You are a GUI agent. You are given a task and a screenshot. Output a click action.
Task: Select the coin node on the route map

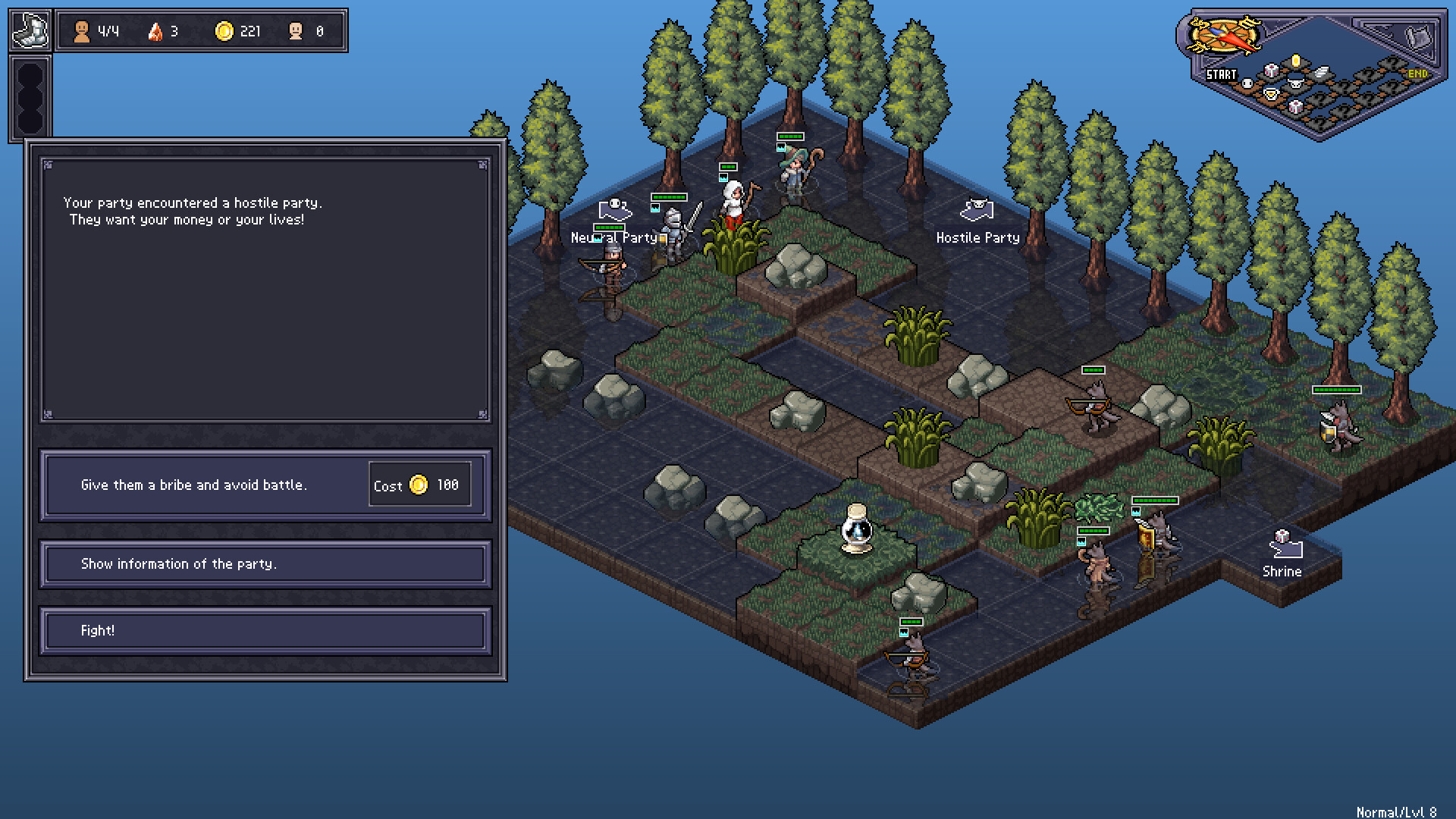click(x=1296, y=62)
